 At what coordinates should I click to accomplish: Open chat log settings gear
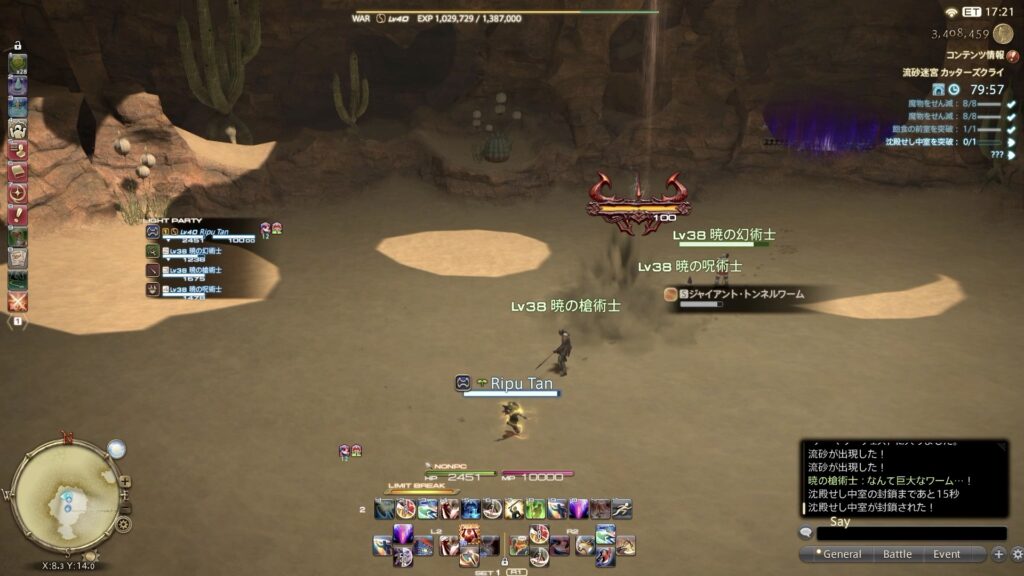point(1017,554)
